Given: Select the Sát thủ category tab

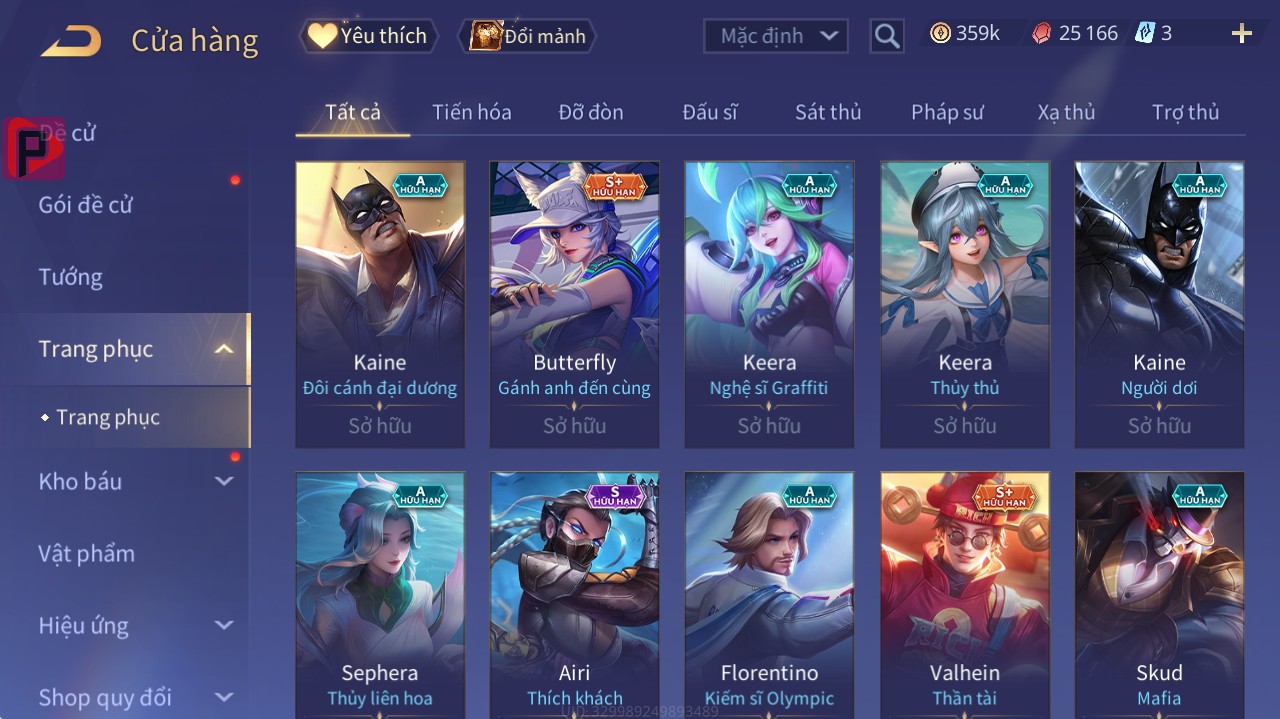Looking at the screenshot, I should point(827,112).
